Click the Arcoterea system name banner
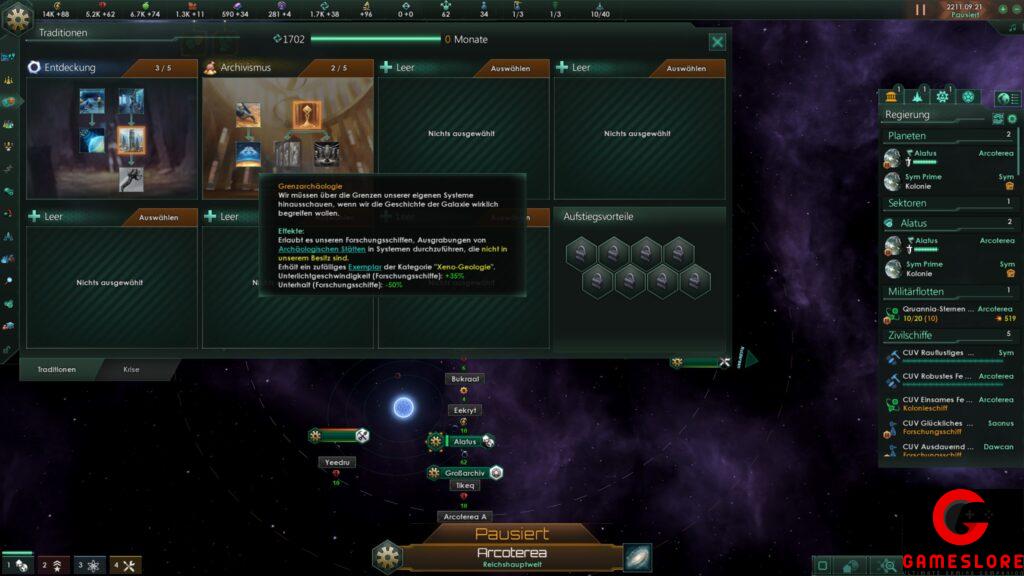1024x576 pixels. pos(511,553)
